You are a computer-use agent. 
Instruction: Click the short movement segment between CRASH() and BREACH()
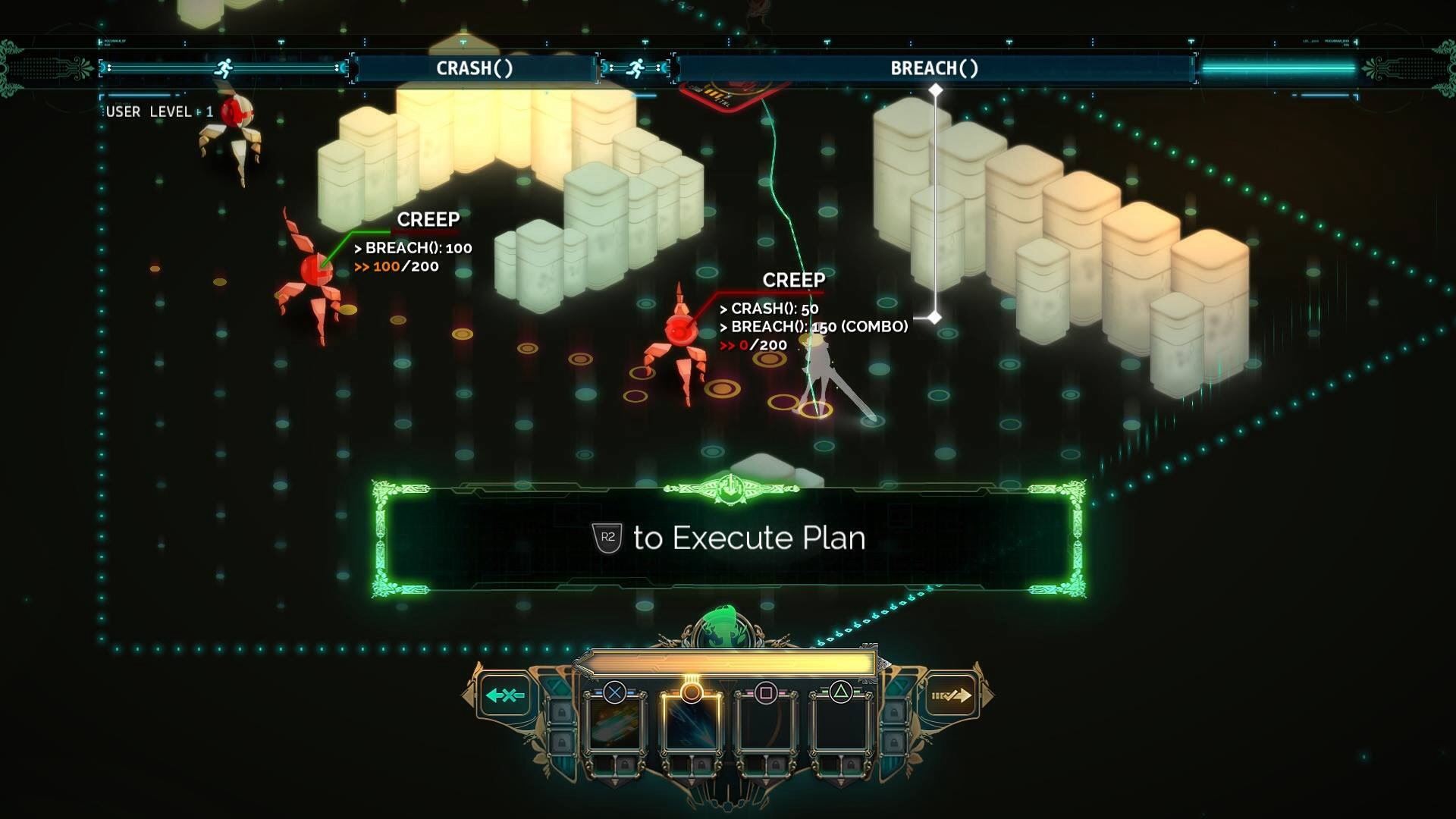tap(635, 68)
